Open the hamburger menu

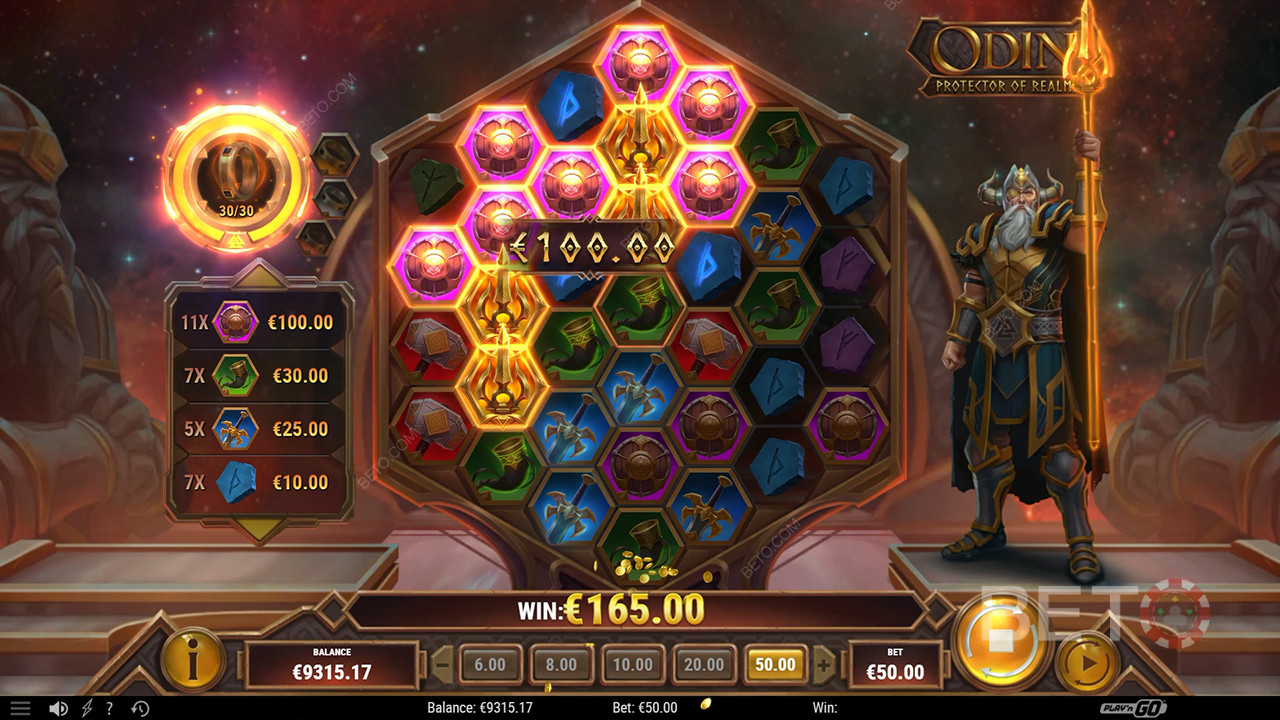click(x=20, y=708)
